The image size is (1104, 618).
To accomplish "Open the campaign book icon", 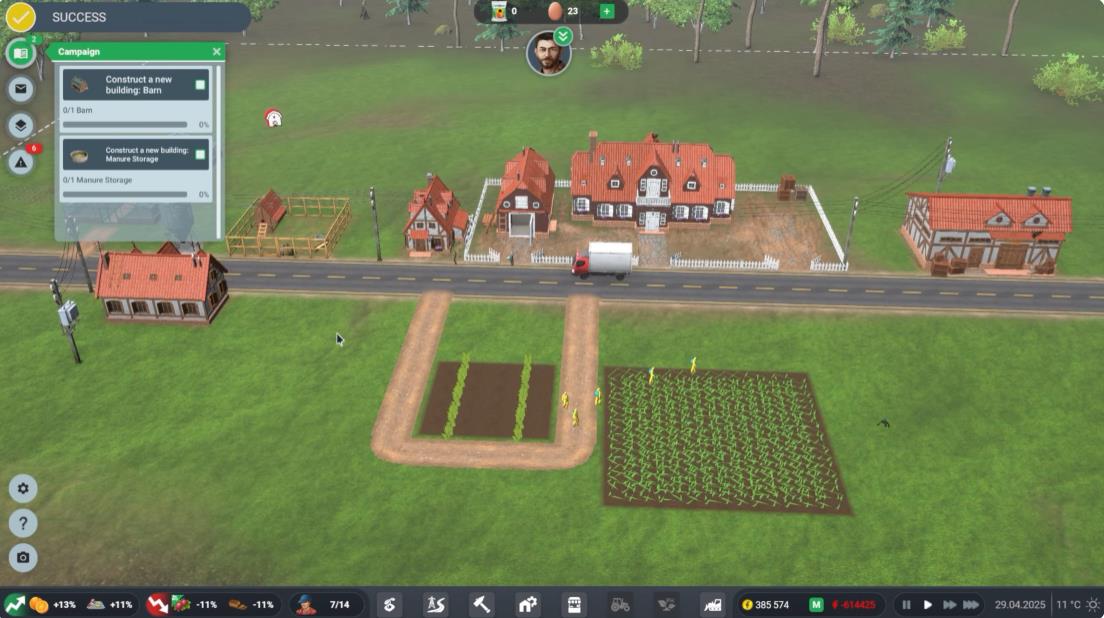I will 21,53.
